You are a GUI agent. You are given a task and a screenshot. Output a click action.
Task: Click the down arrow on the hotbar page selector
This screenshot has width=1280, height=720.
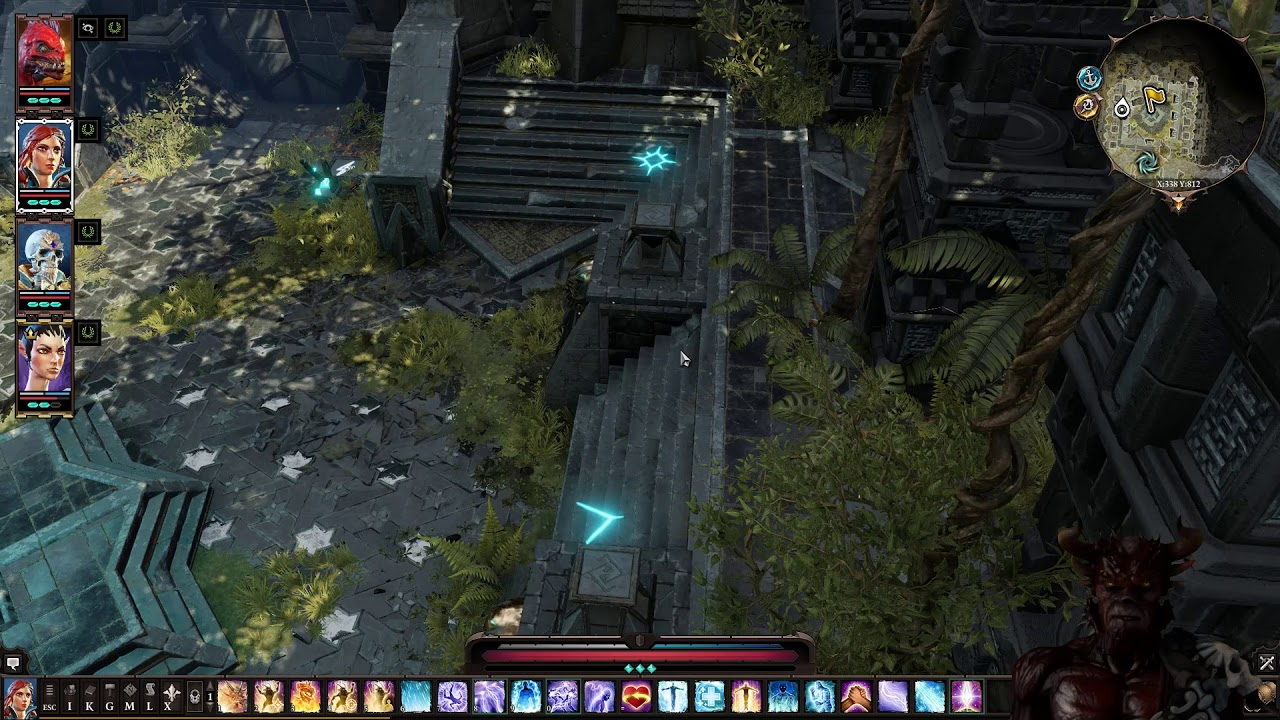click(x=210, y=706)
